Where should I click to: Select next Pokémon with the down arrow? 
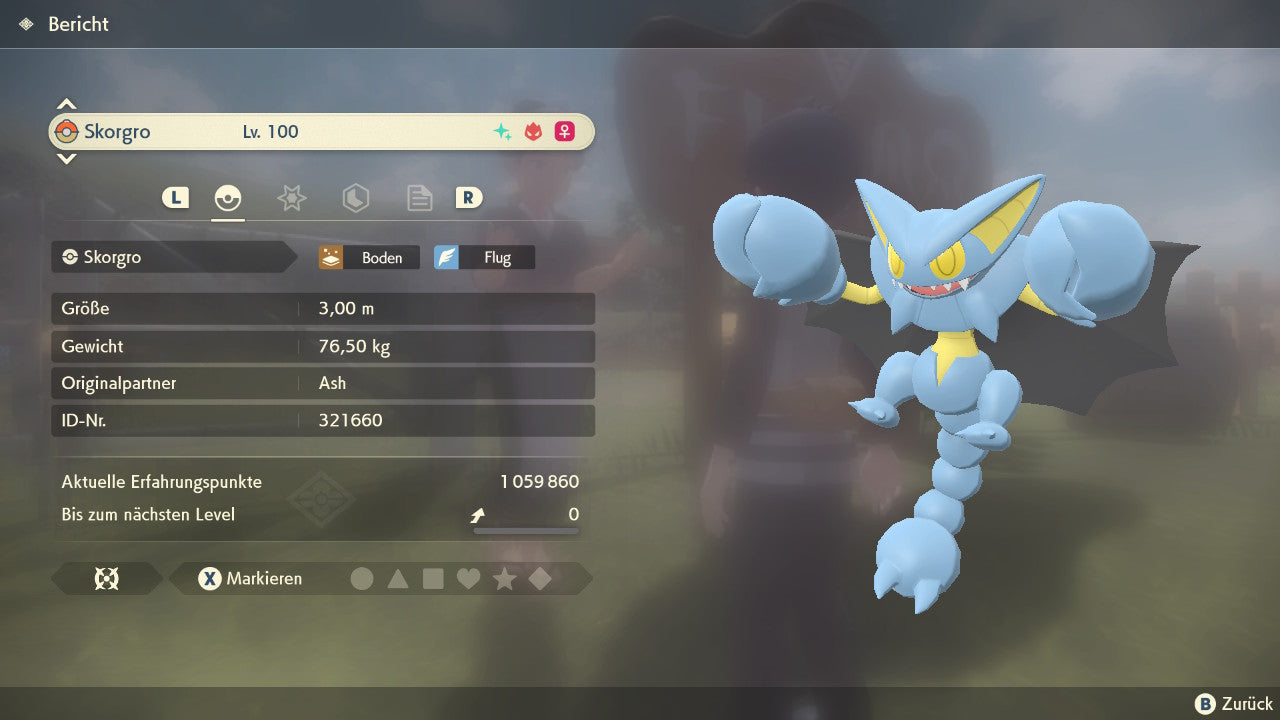66,158
